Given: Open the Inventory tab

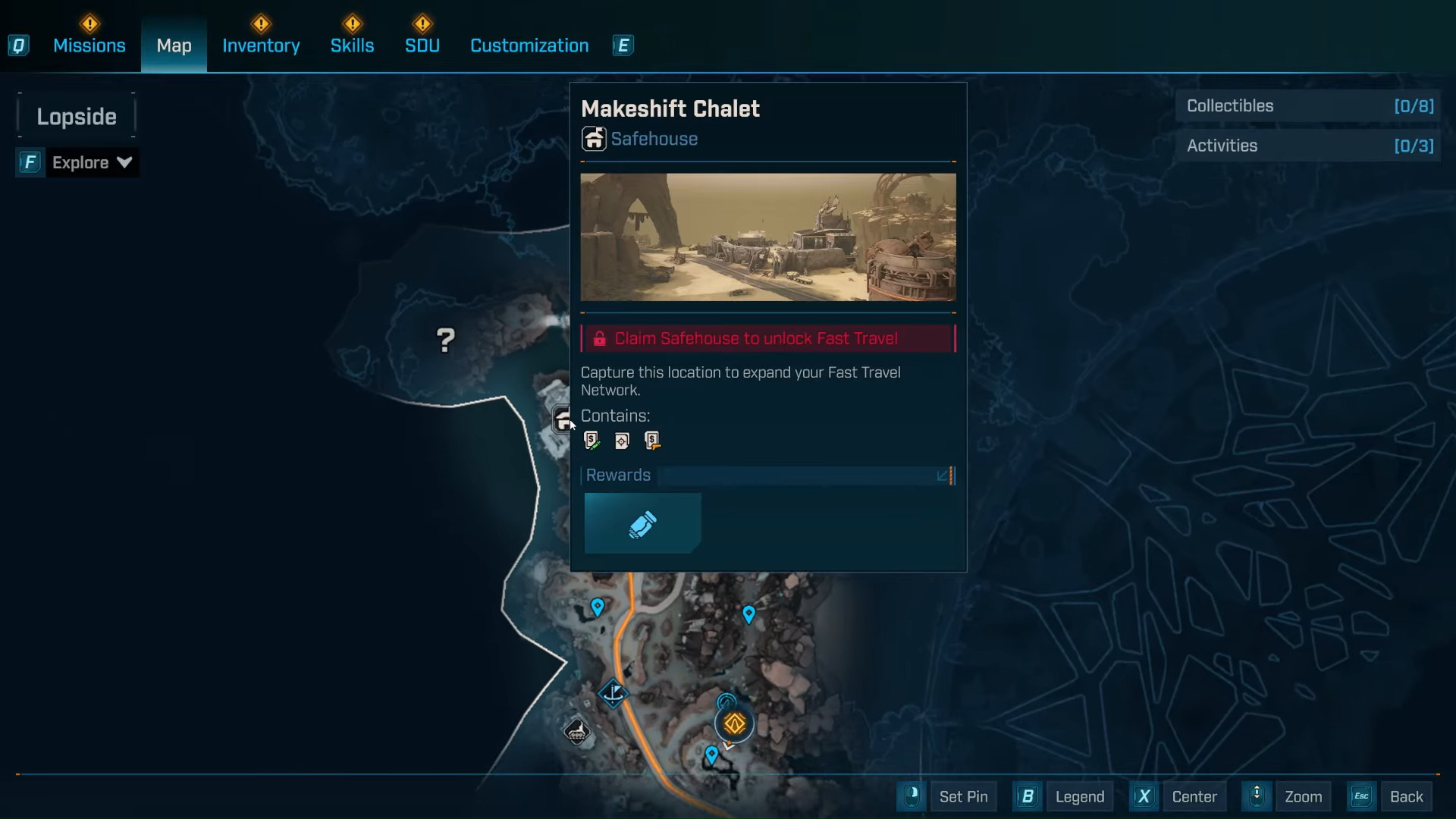Looking at the screenshot, I should point(261,45).
